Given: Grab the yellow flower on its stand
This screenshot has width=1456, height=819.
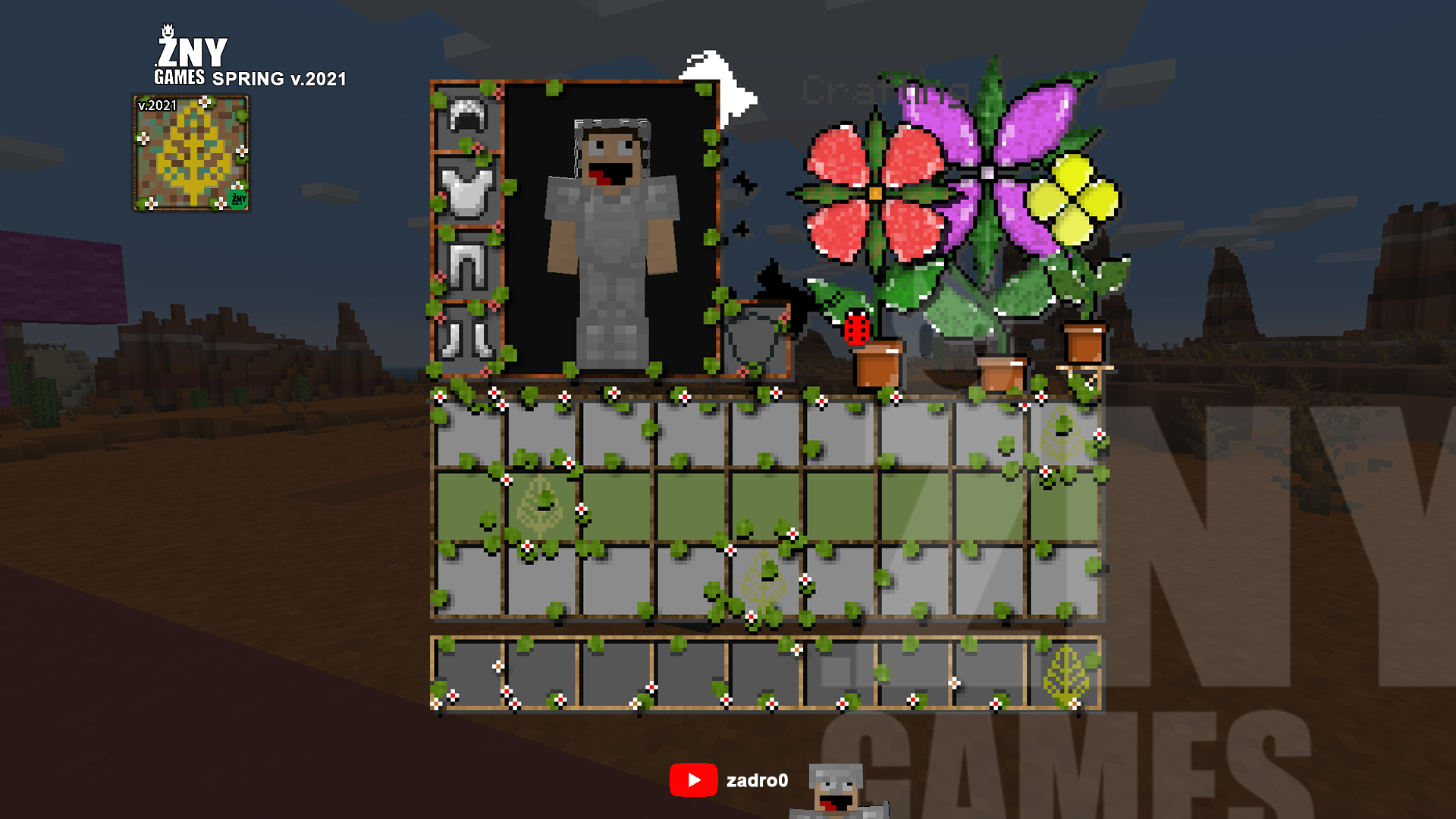Looking at the screenshot, I should point(1073,201).
